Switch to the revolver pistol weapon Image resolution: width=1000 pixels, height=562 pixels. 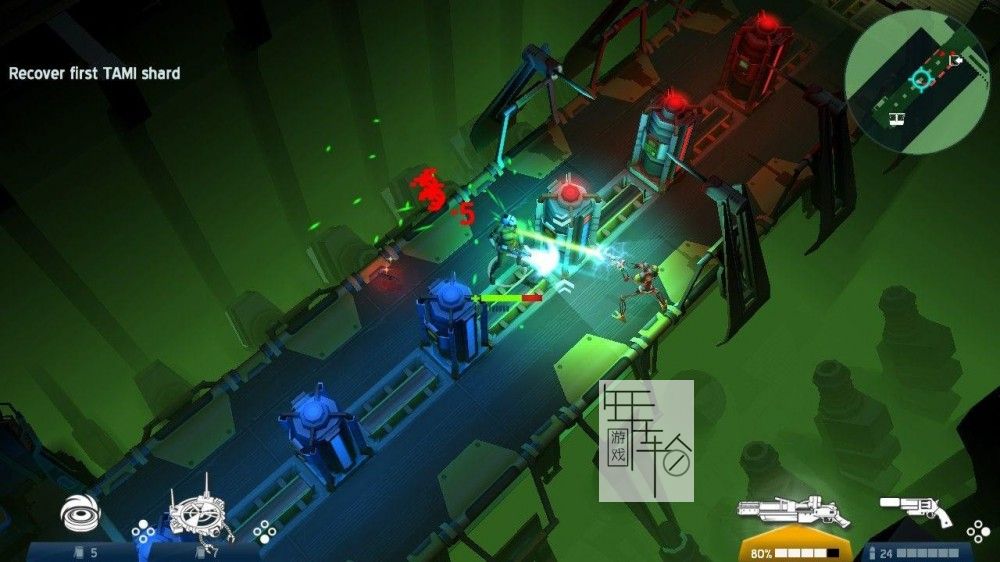click(917, 510)
